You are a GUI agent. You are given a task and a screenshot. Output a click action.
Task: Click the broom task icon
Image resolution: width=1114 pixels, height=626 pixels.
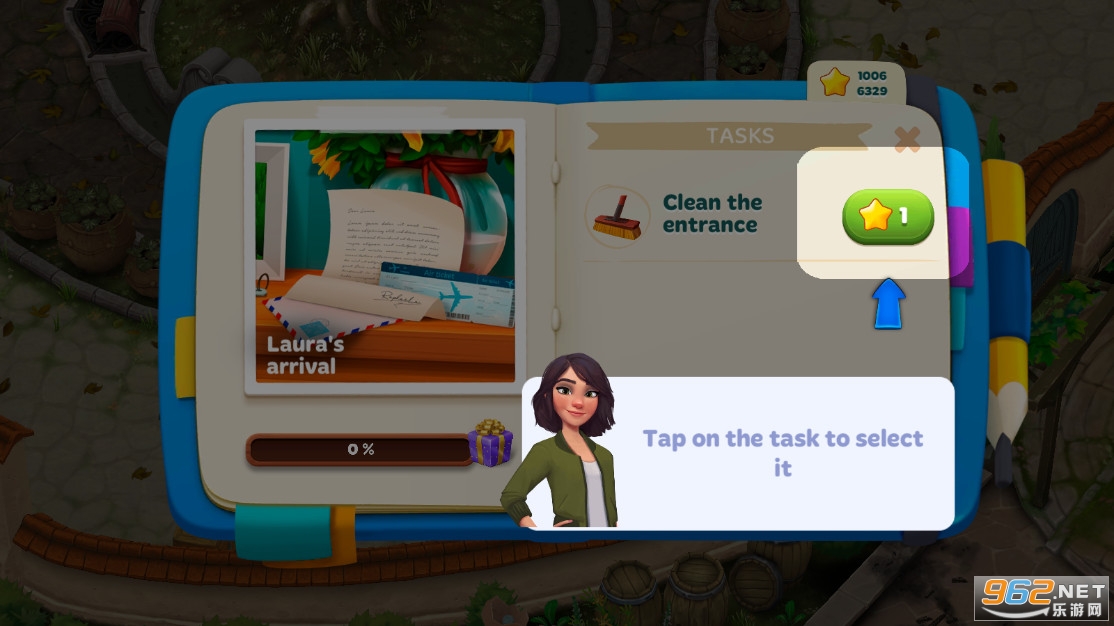pos(616,216)
